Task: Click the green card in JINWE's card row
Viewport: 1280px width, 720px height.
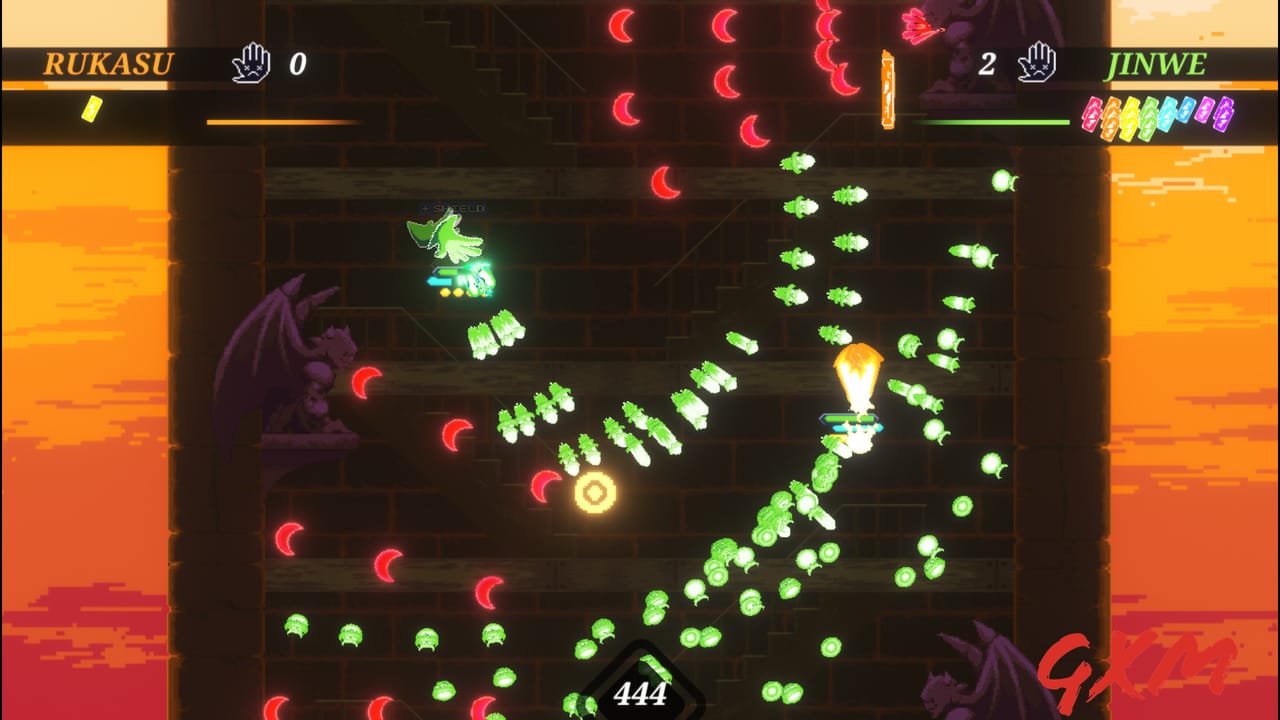Action: [1148, 112]
